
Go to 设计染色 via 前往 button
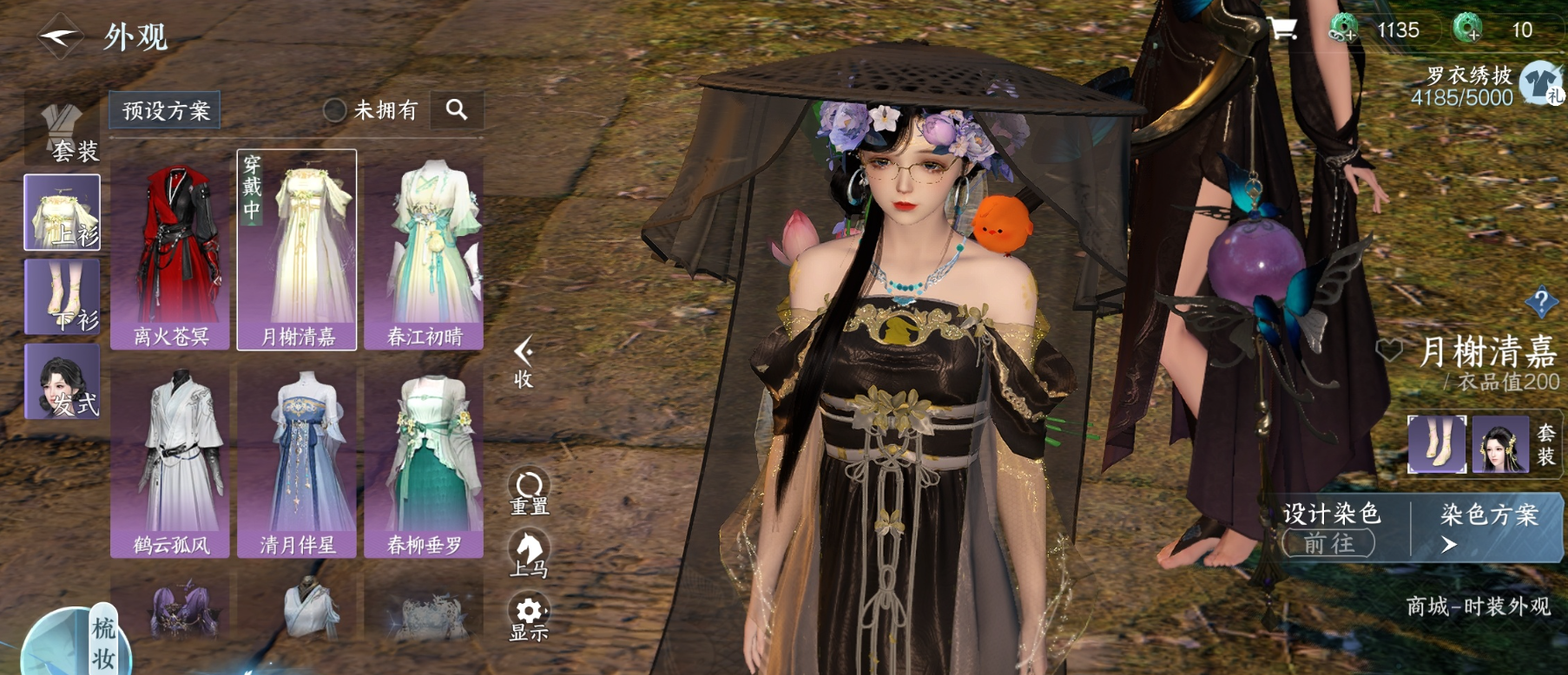tap(1328, 543)
